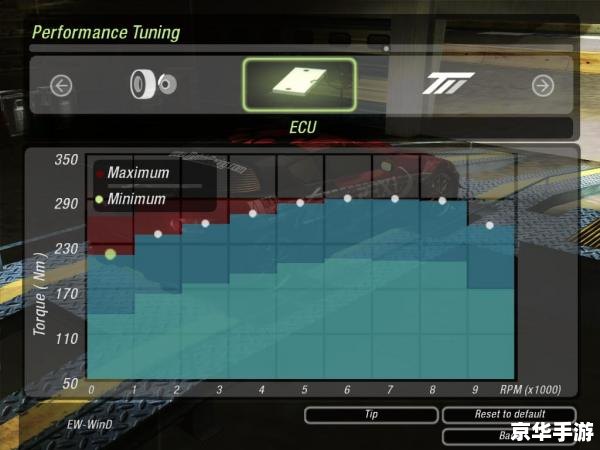Screen dimensions: 600x450
Task: Select the torque point at 9000 RPM
Action: pyautogui.click(x=490, y=225)
